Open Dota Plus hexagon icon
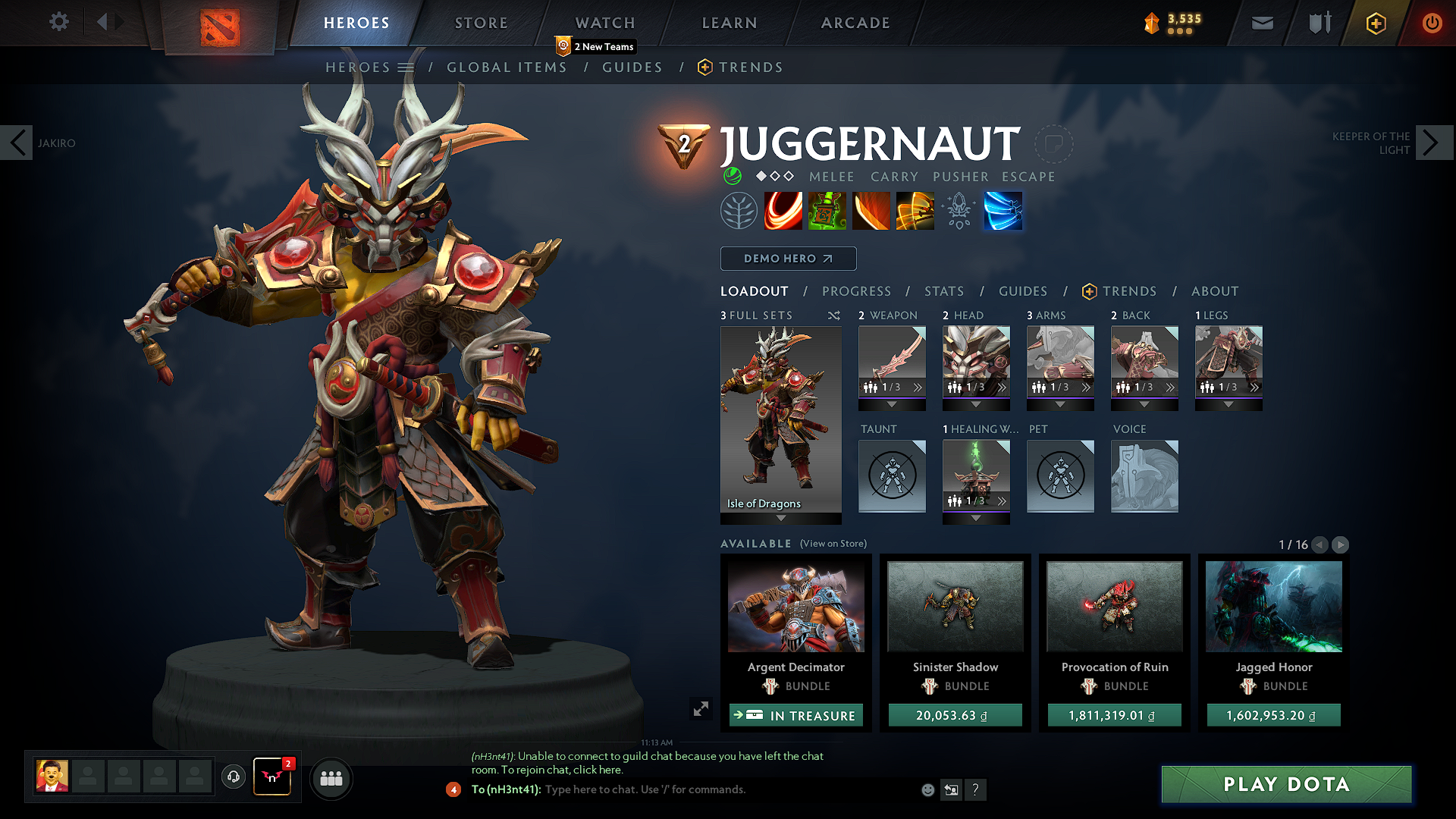1456x819 pixels. point(1378,24)
